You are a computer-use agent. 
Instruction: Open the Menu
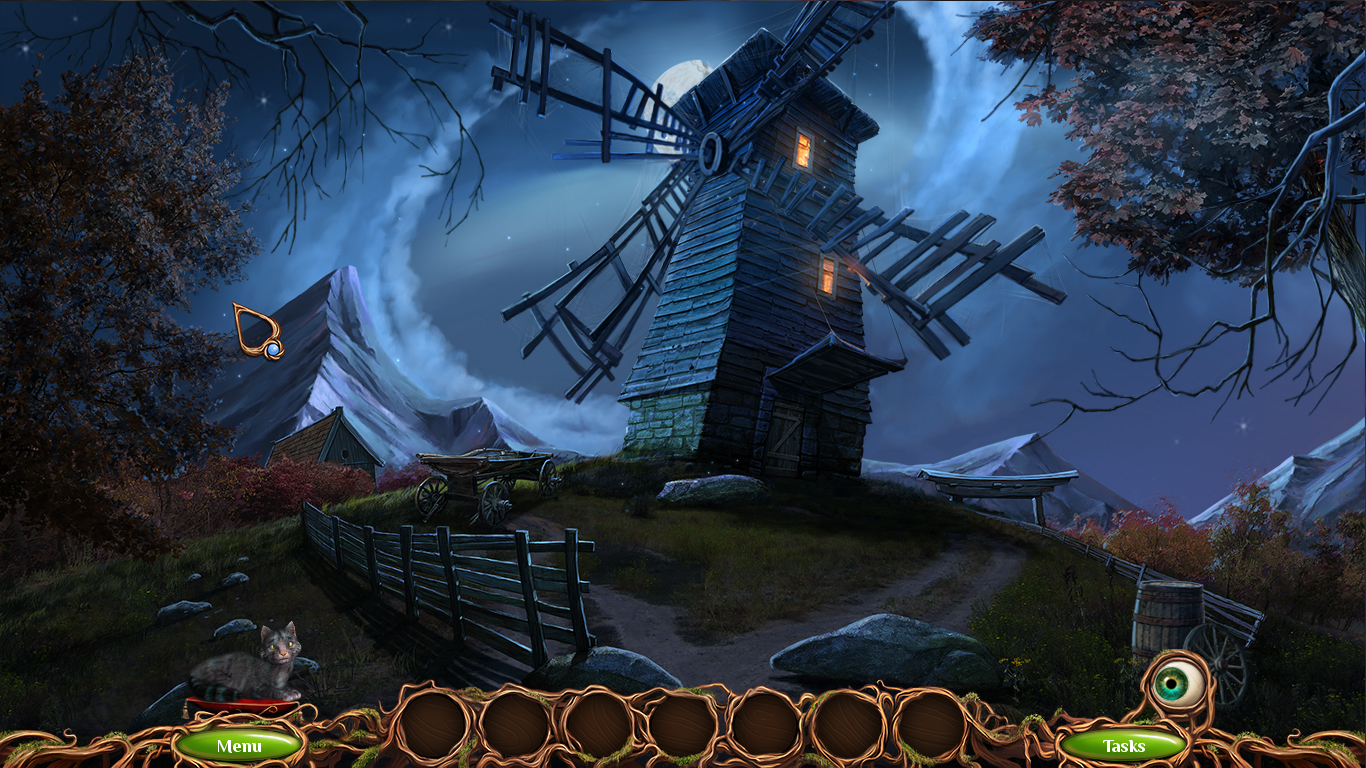coord(239,745)
